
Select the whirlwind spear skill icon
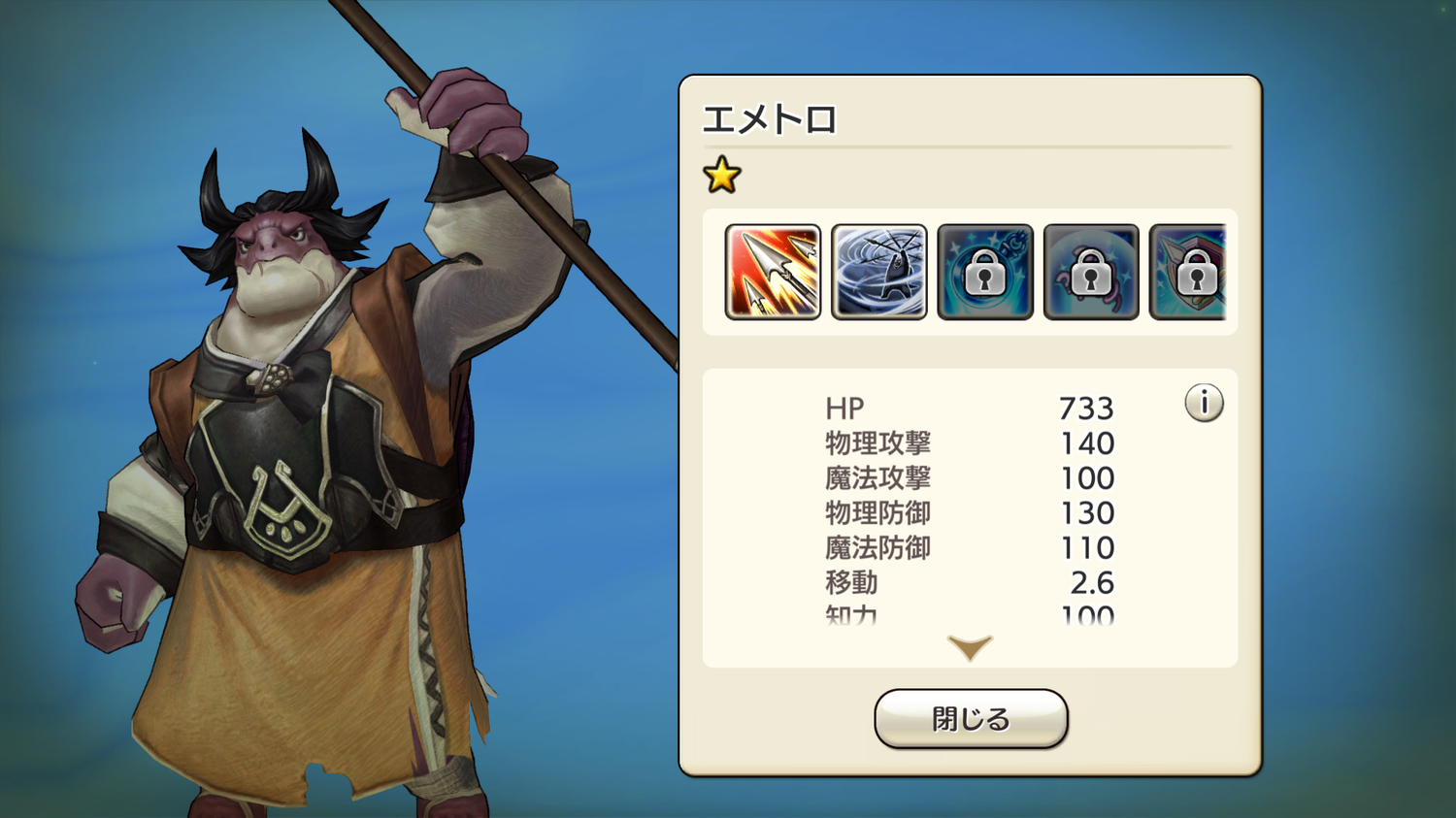click(878, 272)
